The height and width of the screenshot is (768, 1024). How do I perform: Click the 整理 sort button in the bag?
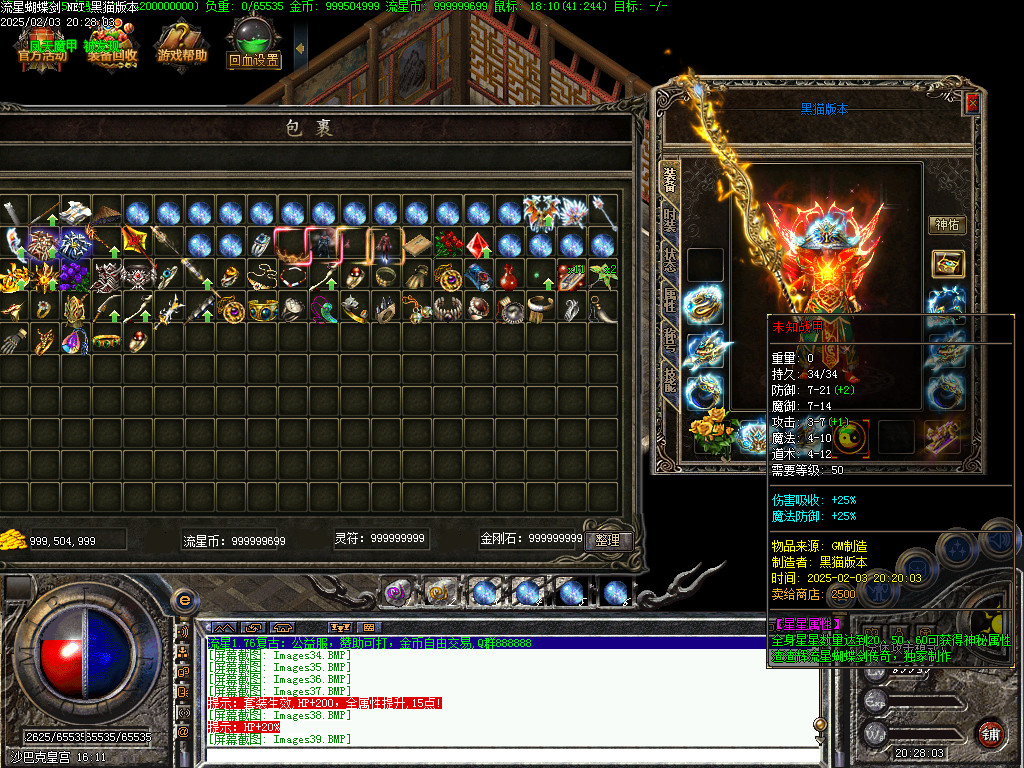pyautogui.click(x=607, y=540)
